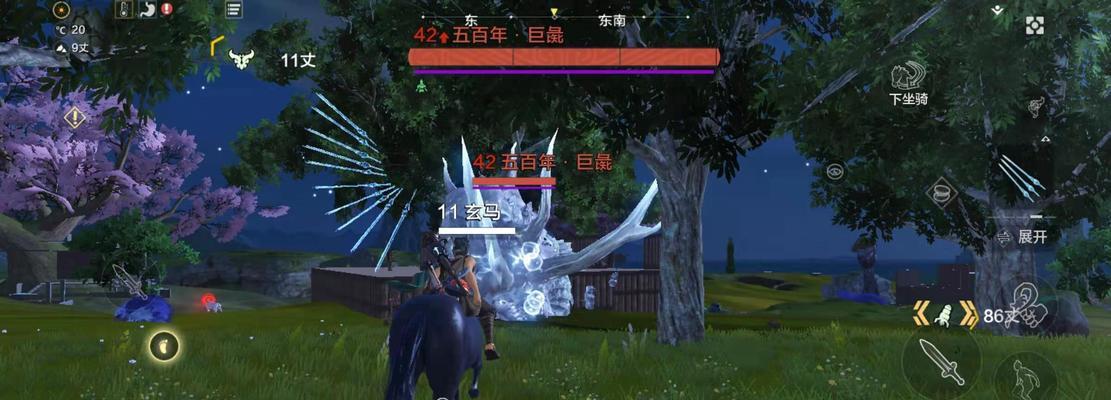Open the sun compass icon
The width and height of the screenshot is (1111, 400).
(62, 10)
